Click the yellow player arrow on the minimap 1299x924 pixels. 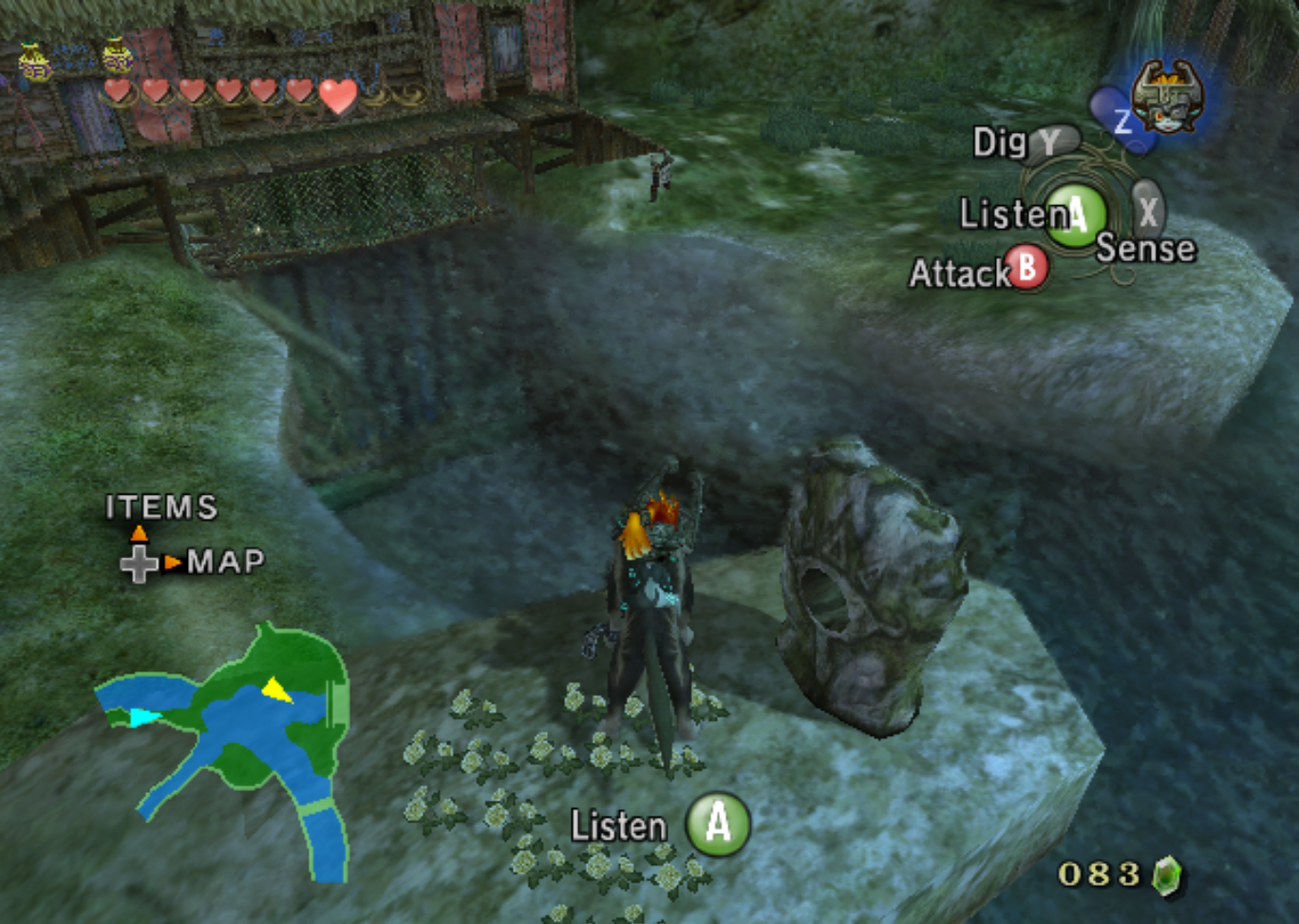coord(275,690)
